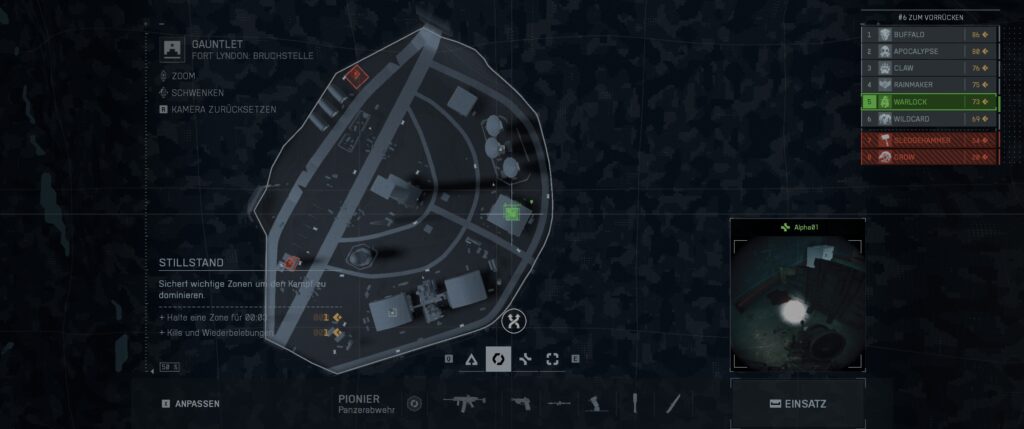
Task: Select squad Buffalo in the ranking list
Action: point(929,34)
